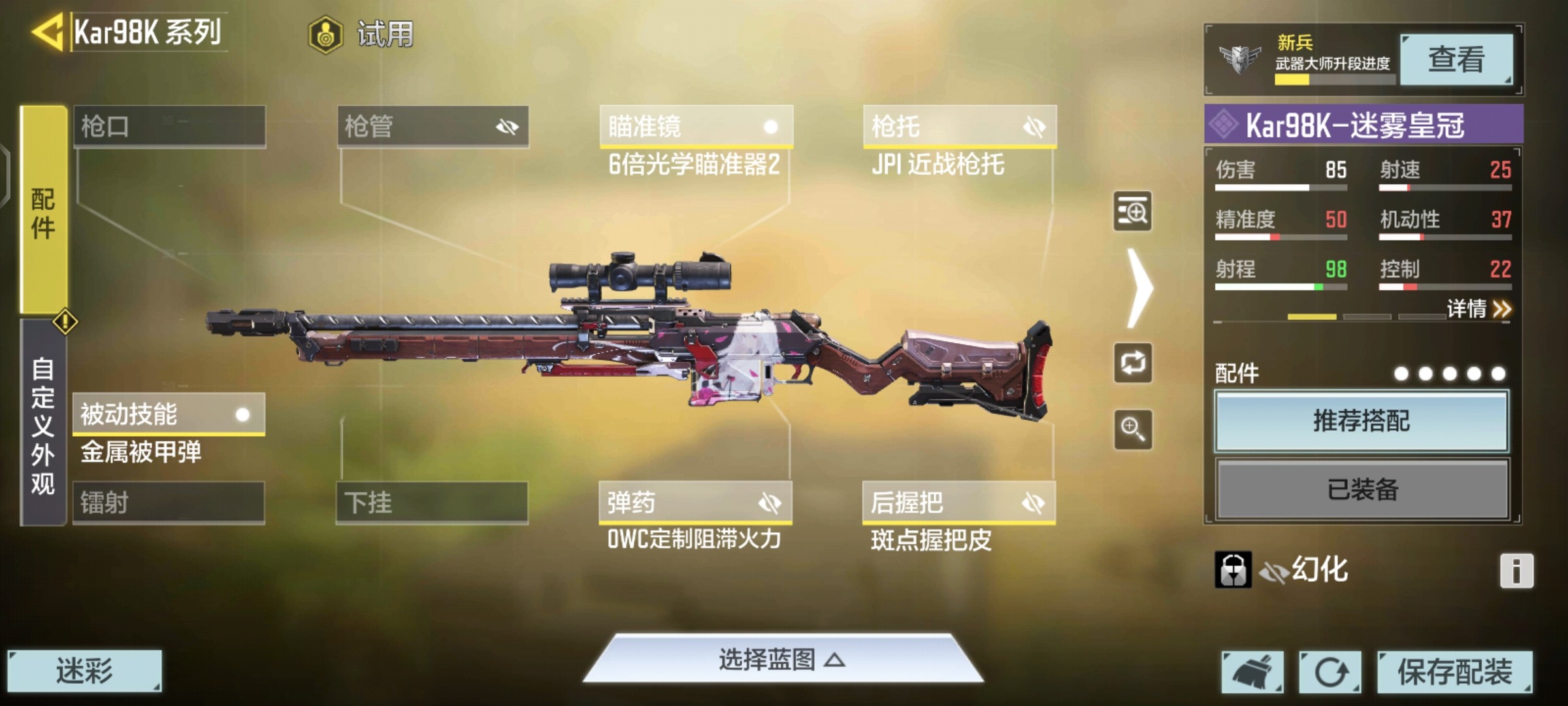The width and height of the screenshot is (1568, 706).
Task: Click the 查看 button for weapon mastery
Action: click(1456, 59)
